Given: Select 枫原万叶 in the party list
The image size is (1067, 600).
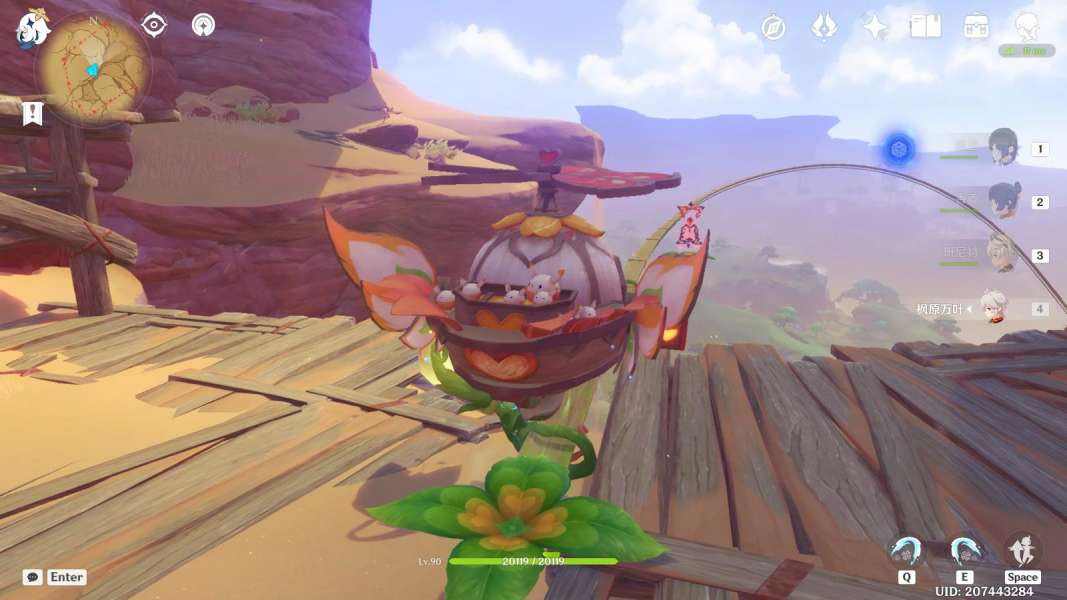Looking at the screenshot, I should pyautogui.click(x=993, y=308).
